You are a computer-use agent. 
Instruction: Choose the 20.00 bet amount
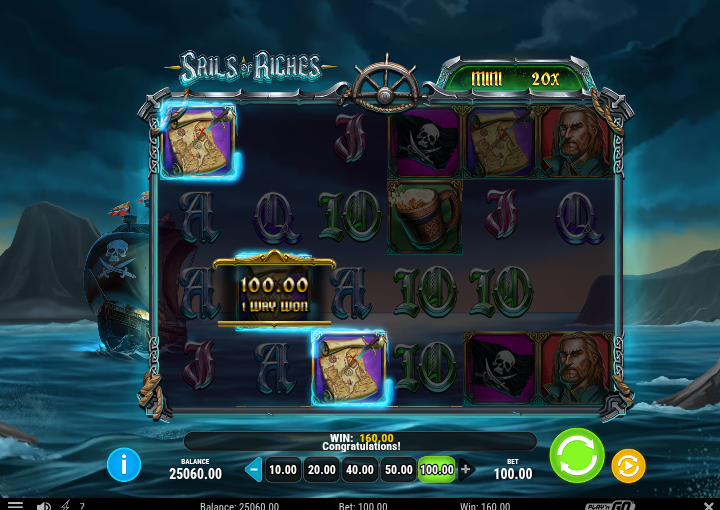point(321,469)
